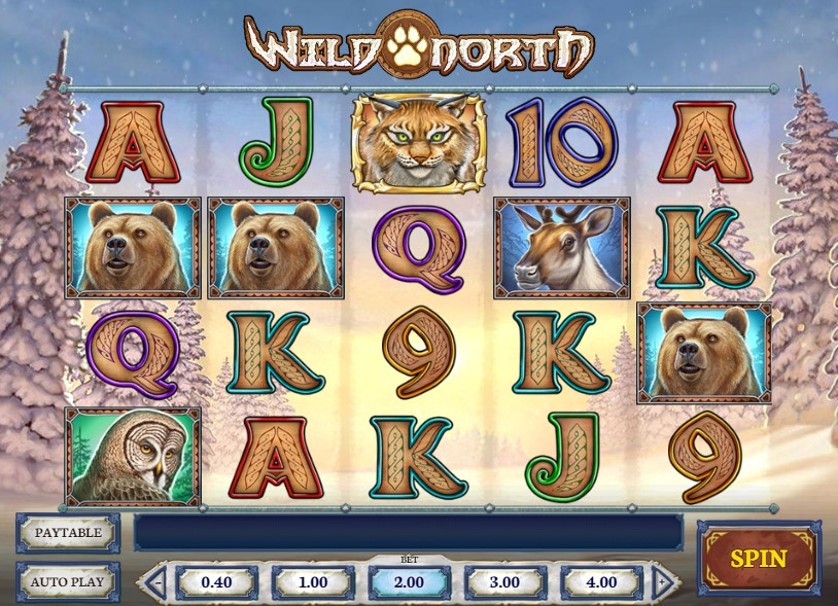Click the right arrow for higher bets

(x=661, y=581)
